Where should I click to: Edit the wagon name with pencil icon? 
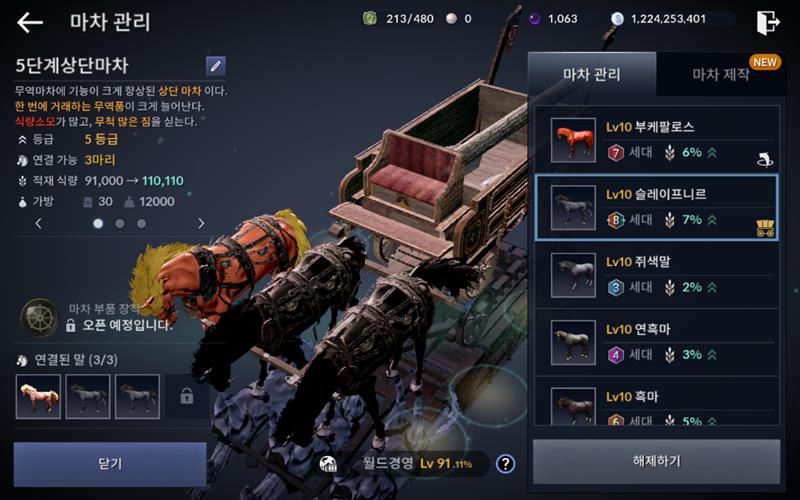tap(215, 66)
